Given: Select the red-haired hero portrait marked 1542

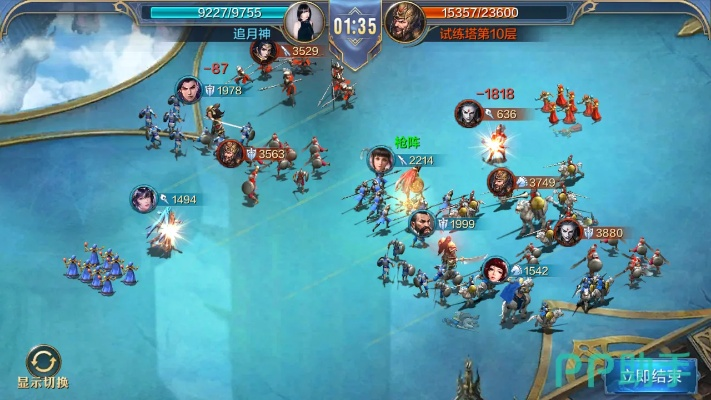Looking at the screenshot, I should pos(495,270).
